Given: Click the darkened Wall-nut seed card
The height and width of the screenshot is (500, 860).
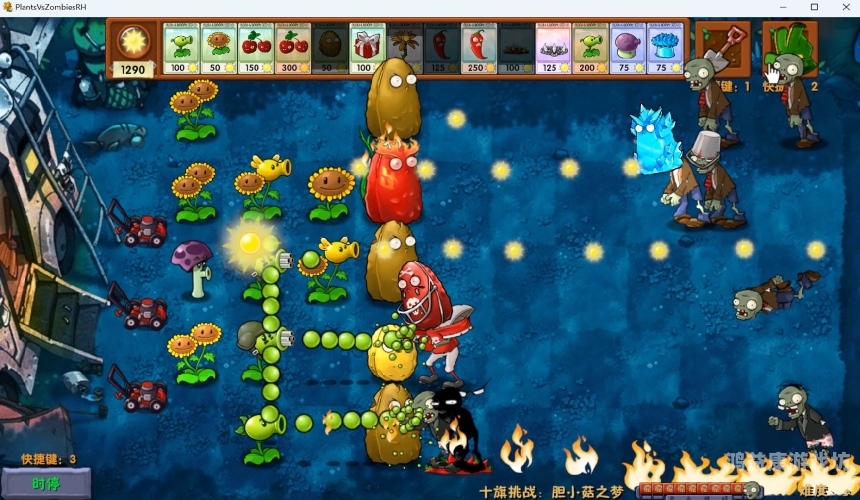Looking at the screenshot, I should pos(331,49).
